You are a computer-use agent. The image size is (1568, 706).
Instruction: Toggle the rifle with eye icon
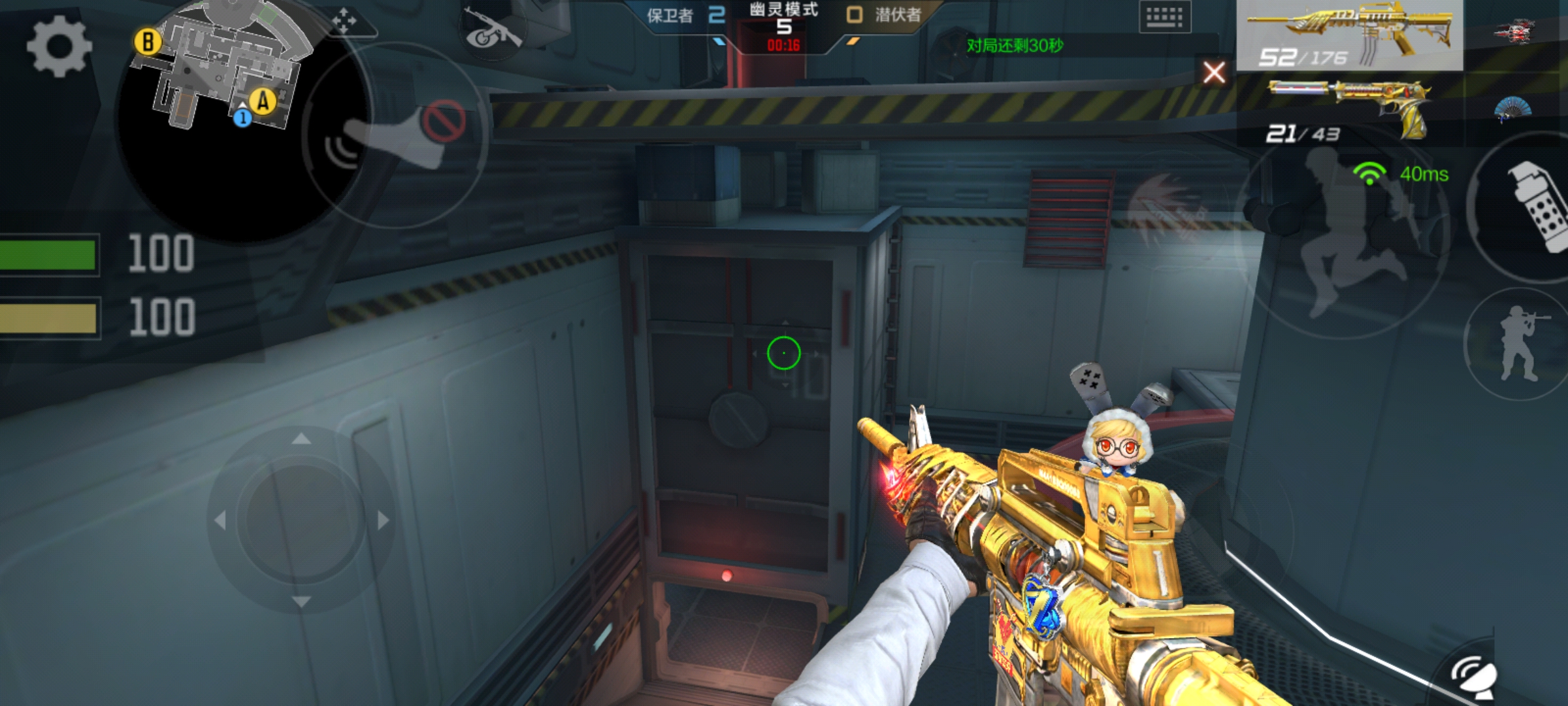[x=492, y=31]
